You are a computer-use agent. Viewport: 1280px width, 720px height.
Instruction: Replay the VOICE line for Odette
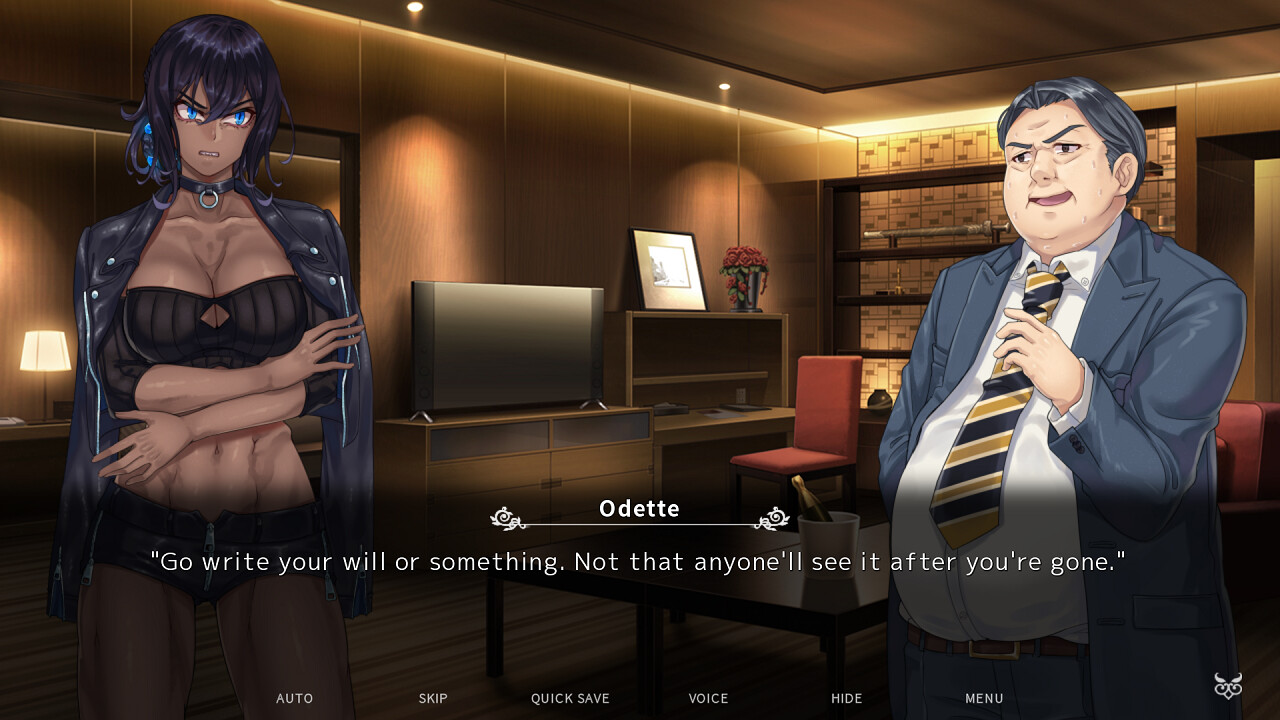click(708, 698)
